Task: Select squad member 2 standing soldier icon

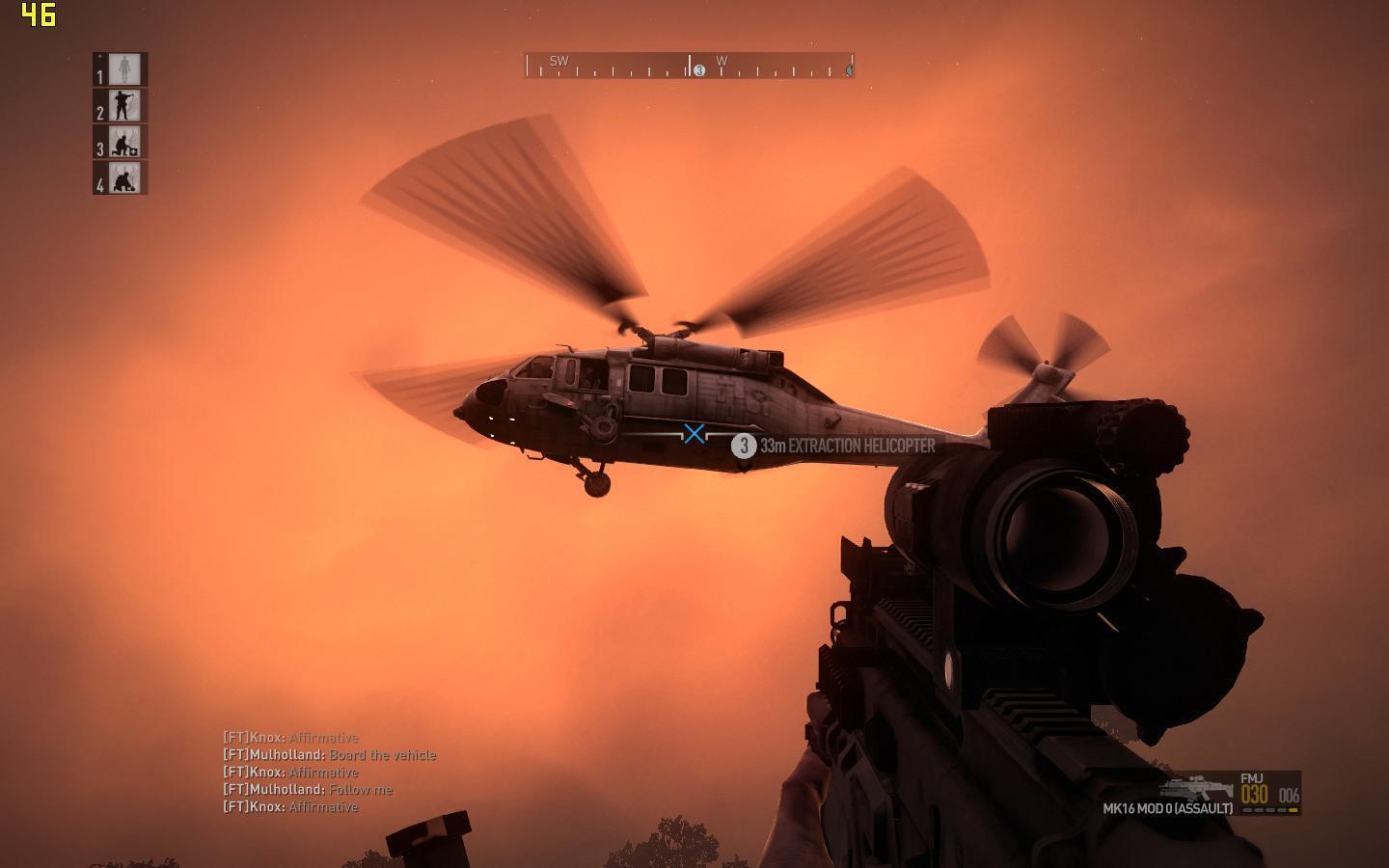Action: [123, 106]
